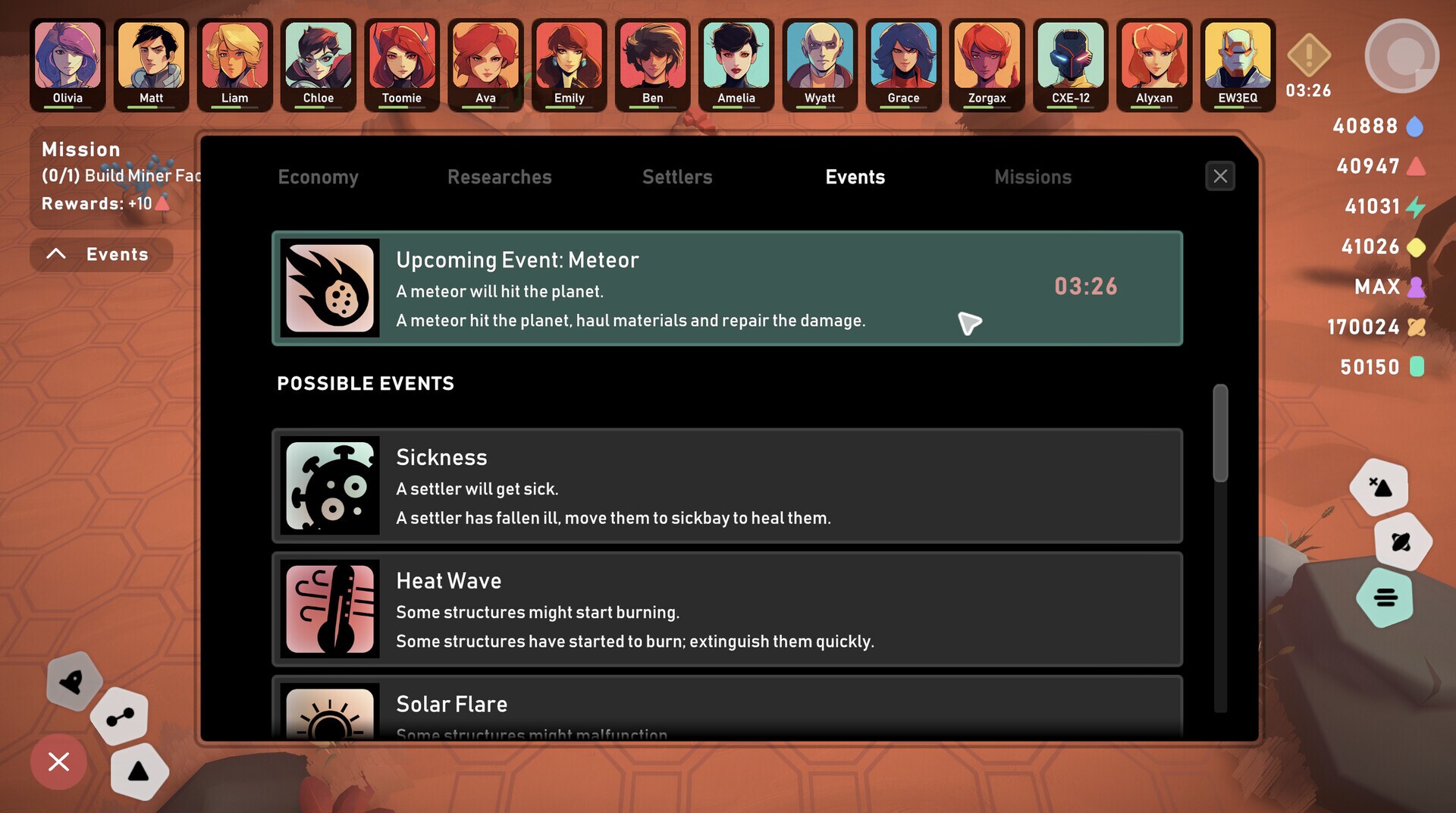Image resolution: width=1456 pixels, height=813 pixels.
Task: Click the warning diamond beside the timer
Action: (1307, 55)
